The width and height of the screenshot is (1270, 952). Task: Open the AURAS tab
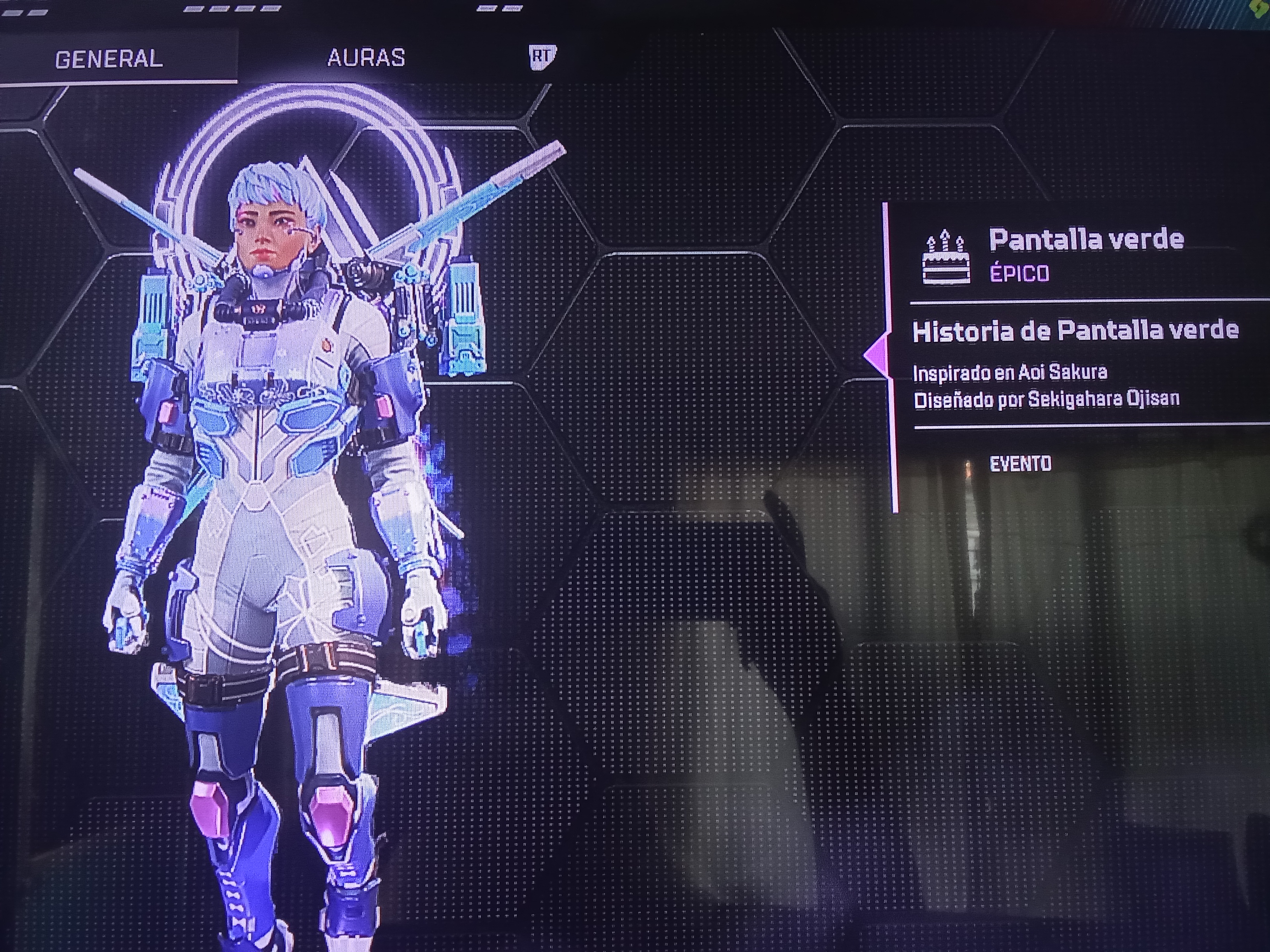coord(366,58)
